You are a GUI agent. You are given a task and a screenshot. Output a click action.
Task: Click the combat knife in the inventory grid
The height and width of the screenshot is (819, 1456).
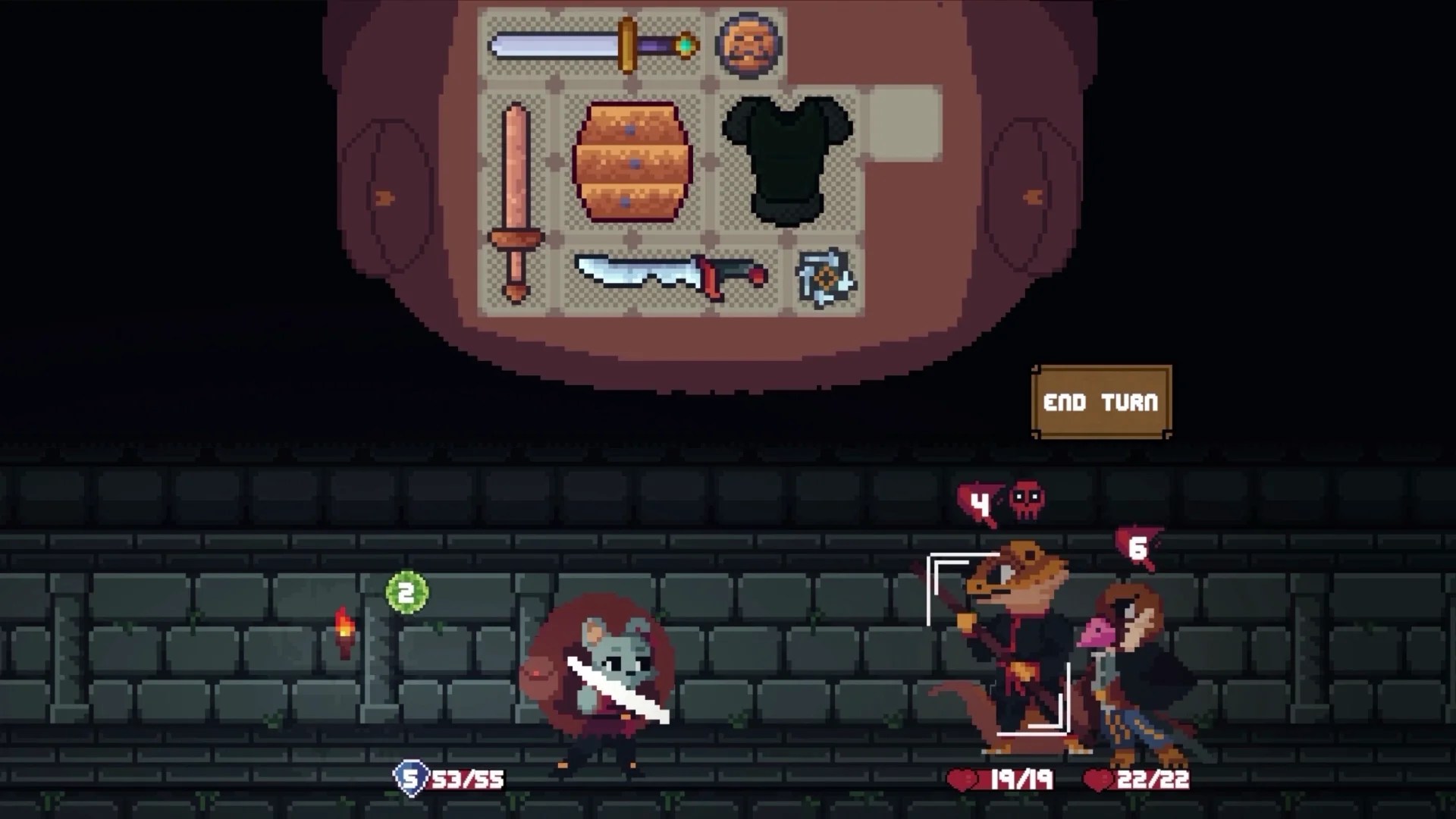[667, 277]
